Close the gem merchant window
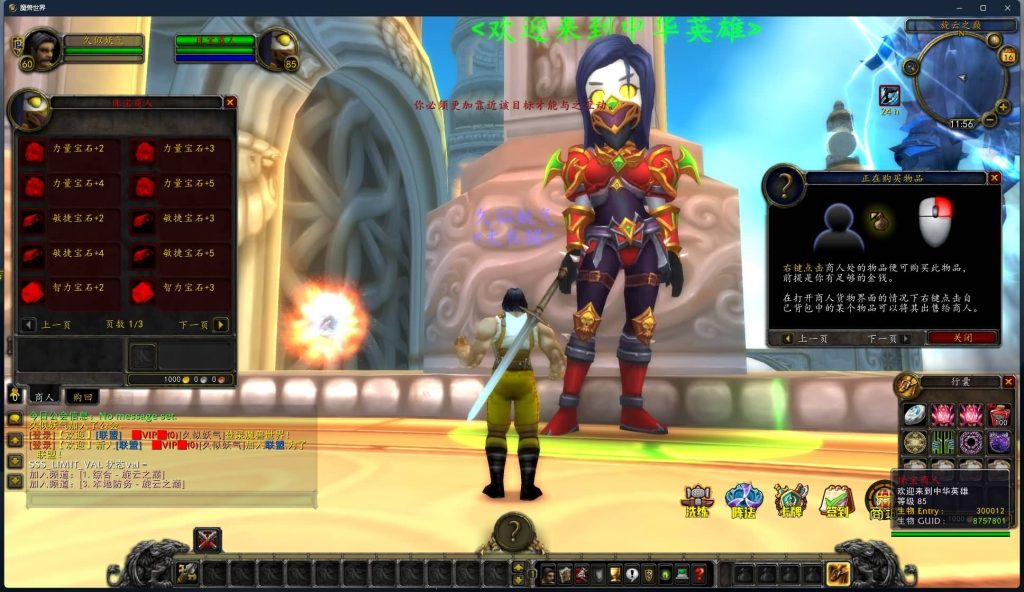Screen dimensions: 1024x592 pyautogui.click(x=230, y=102)
